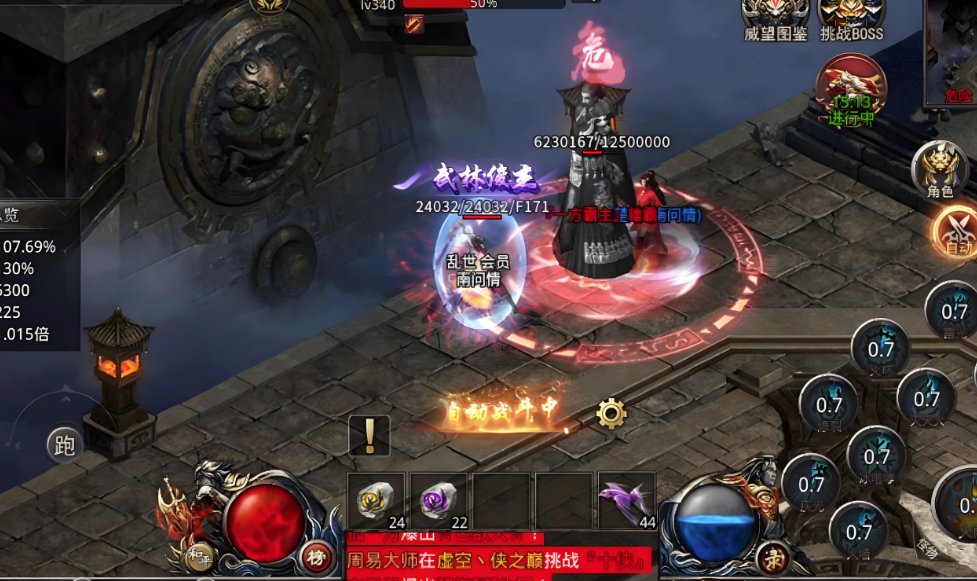Cast the 火墙 fire wall skill

tap(859, 531)
